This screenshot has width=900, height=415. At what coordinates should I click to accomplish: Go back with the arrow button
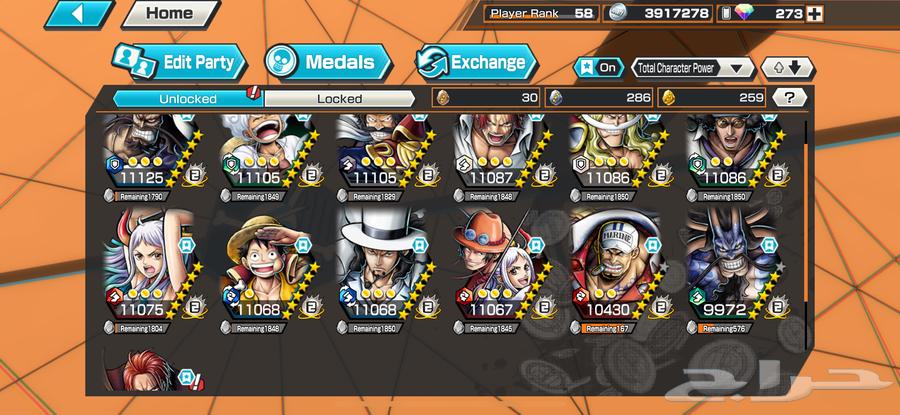click(79, 15)
